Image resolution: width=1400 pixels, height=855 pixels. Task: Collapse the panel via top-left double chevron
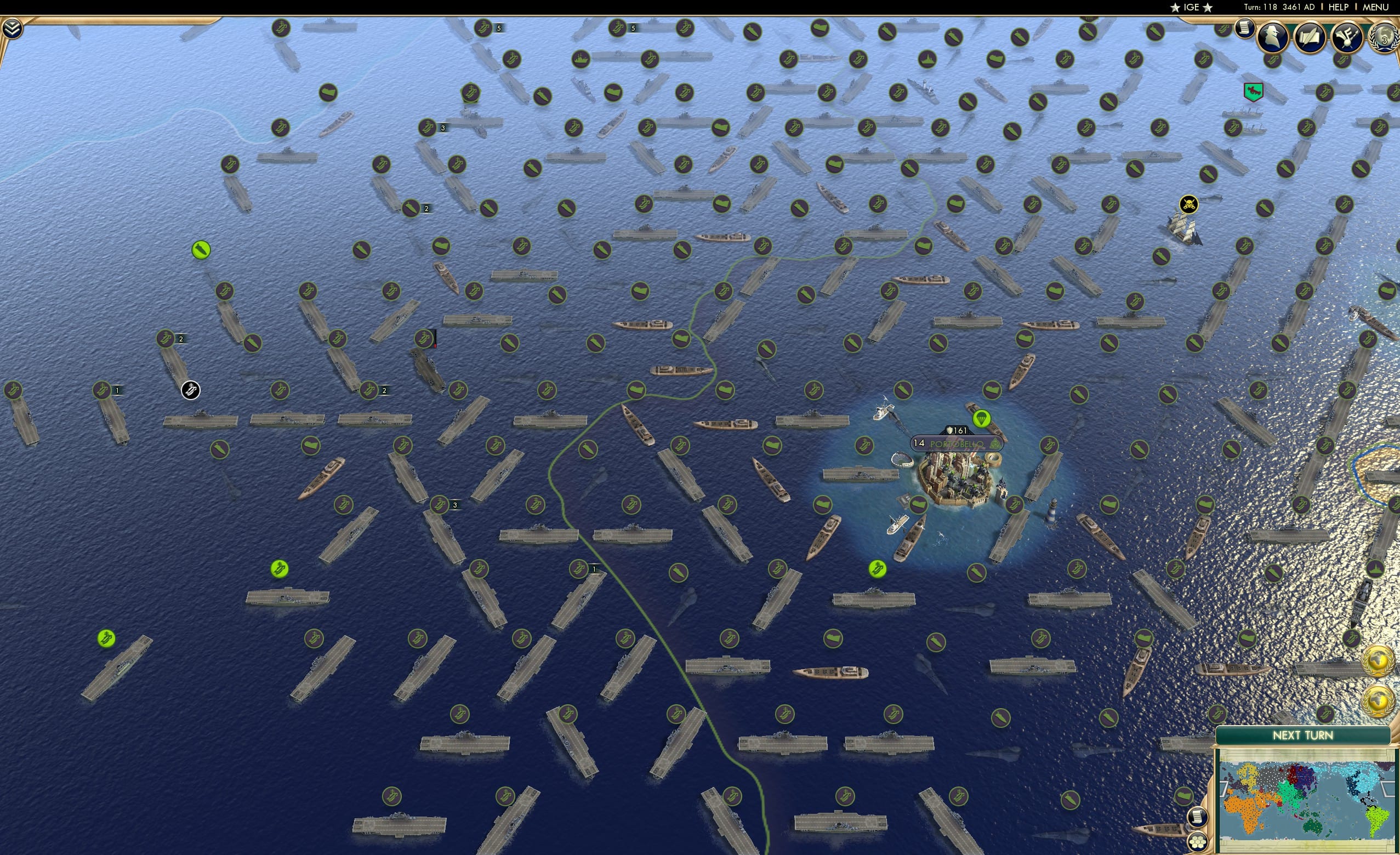tap(12, 27)
